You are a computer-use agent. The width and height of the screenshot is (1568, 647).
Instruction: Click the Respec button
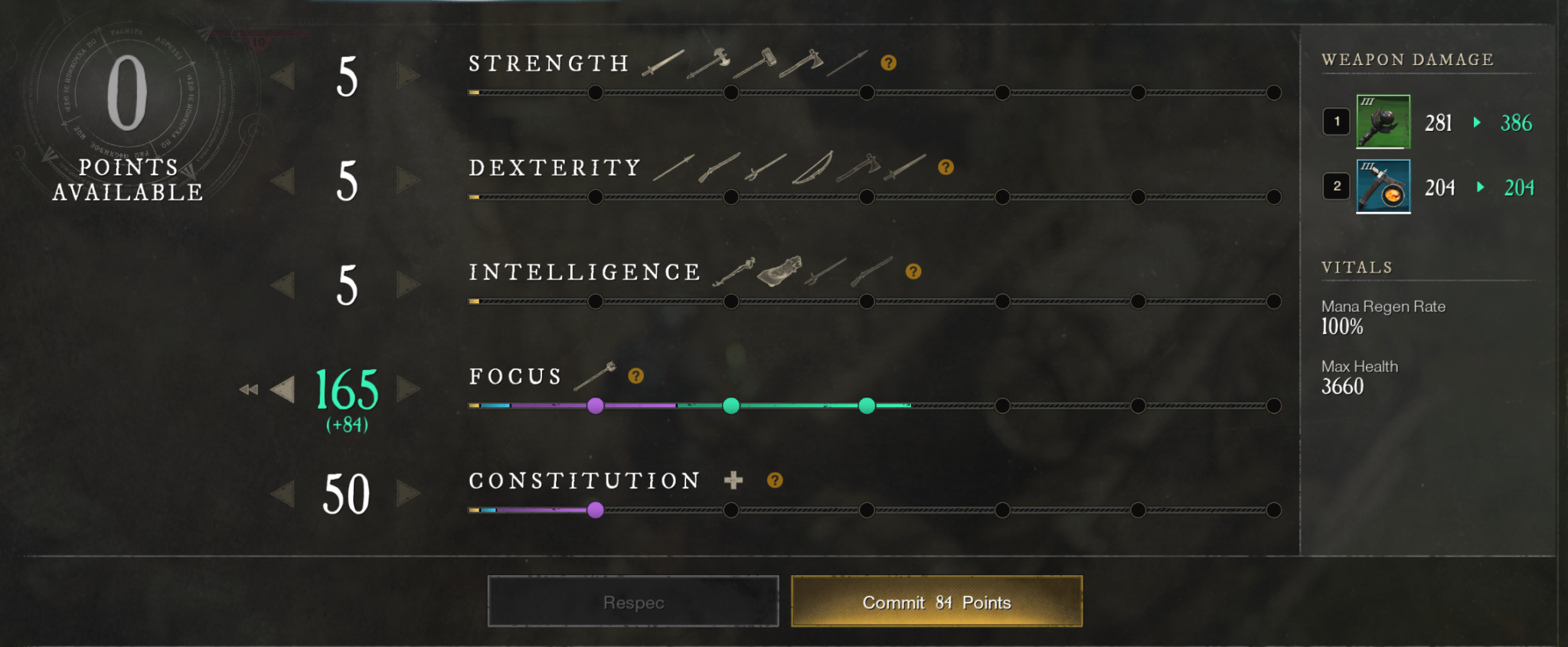632,602
